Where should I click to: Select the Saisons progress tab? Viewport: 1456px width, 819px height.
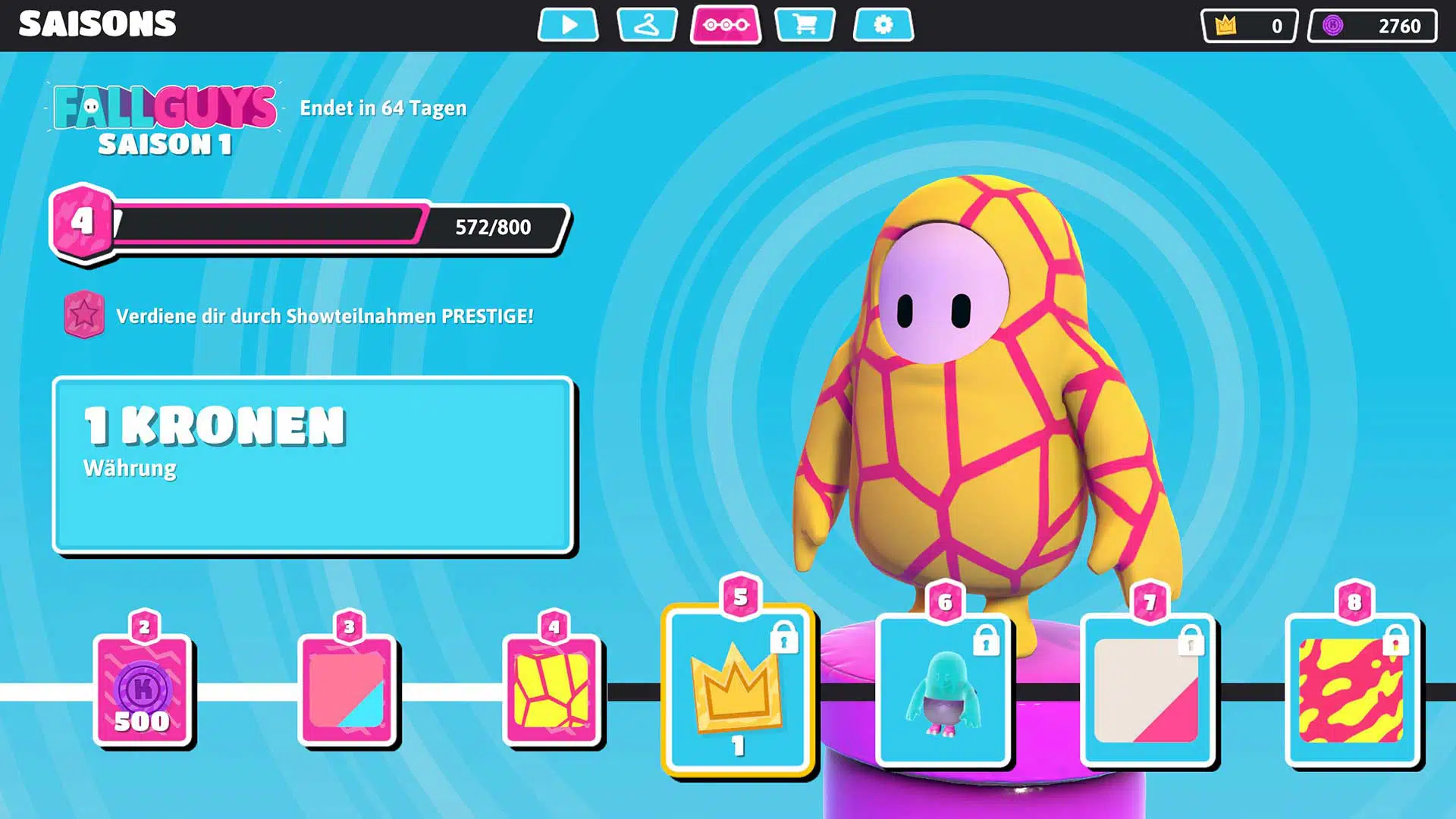click(726, 25)
